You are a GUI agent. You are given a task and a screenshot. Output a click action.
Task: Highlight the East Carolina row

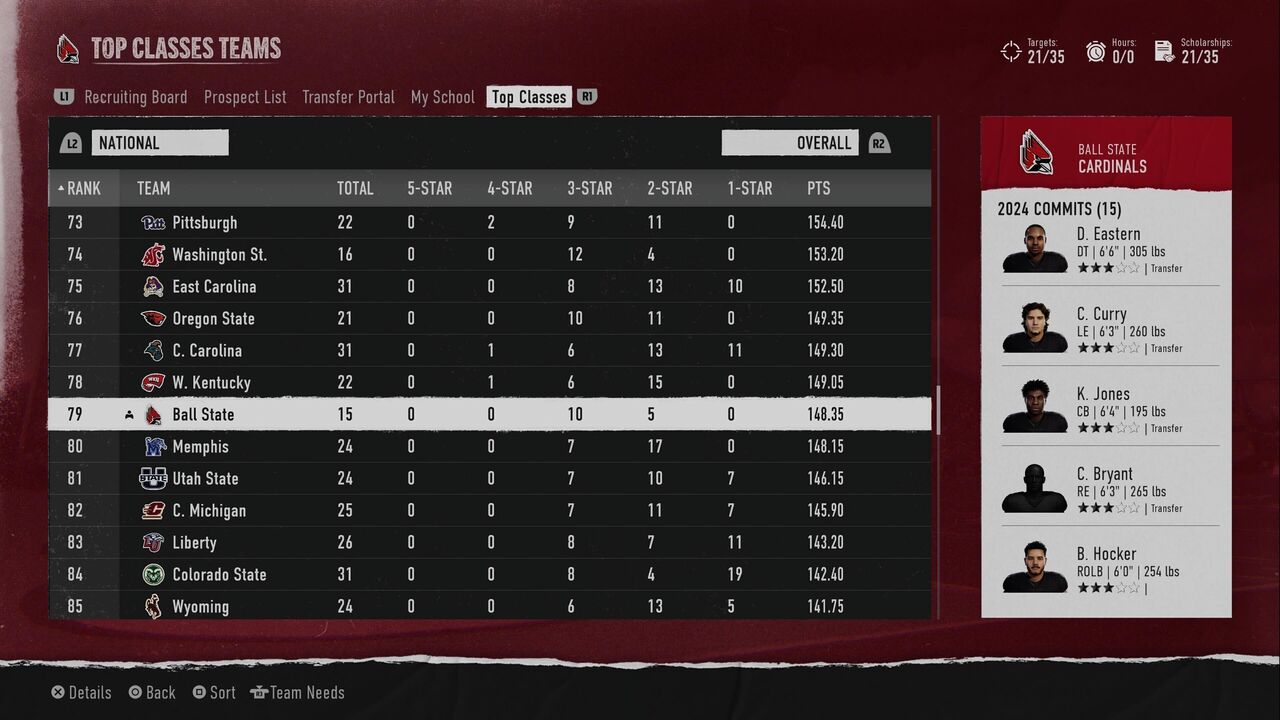coord(490,286)
